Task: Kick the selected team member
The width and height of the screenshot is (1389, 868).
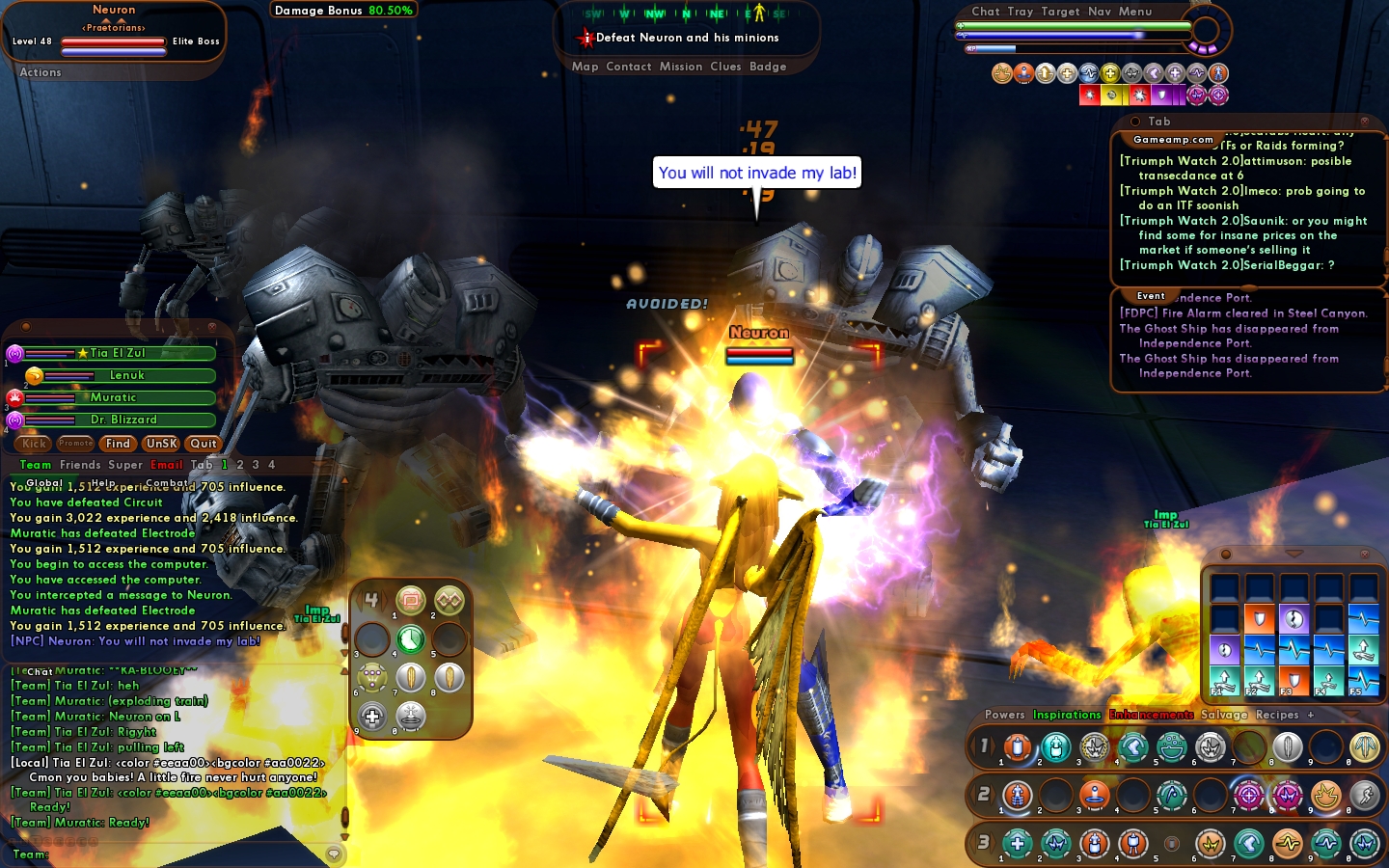Action: (35, 444)
